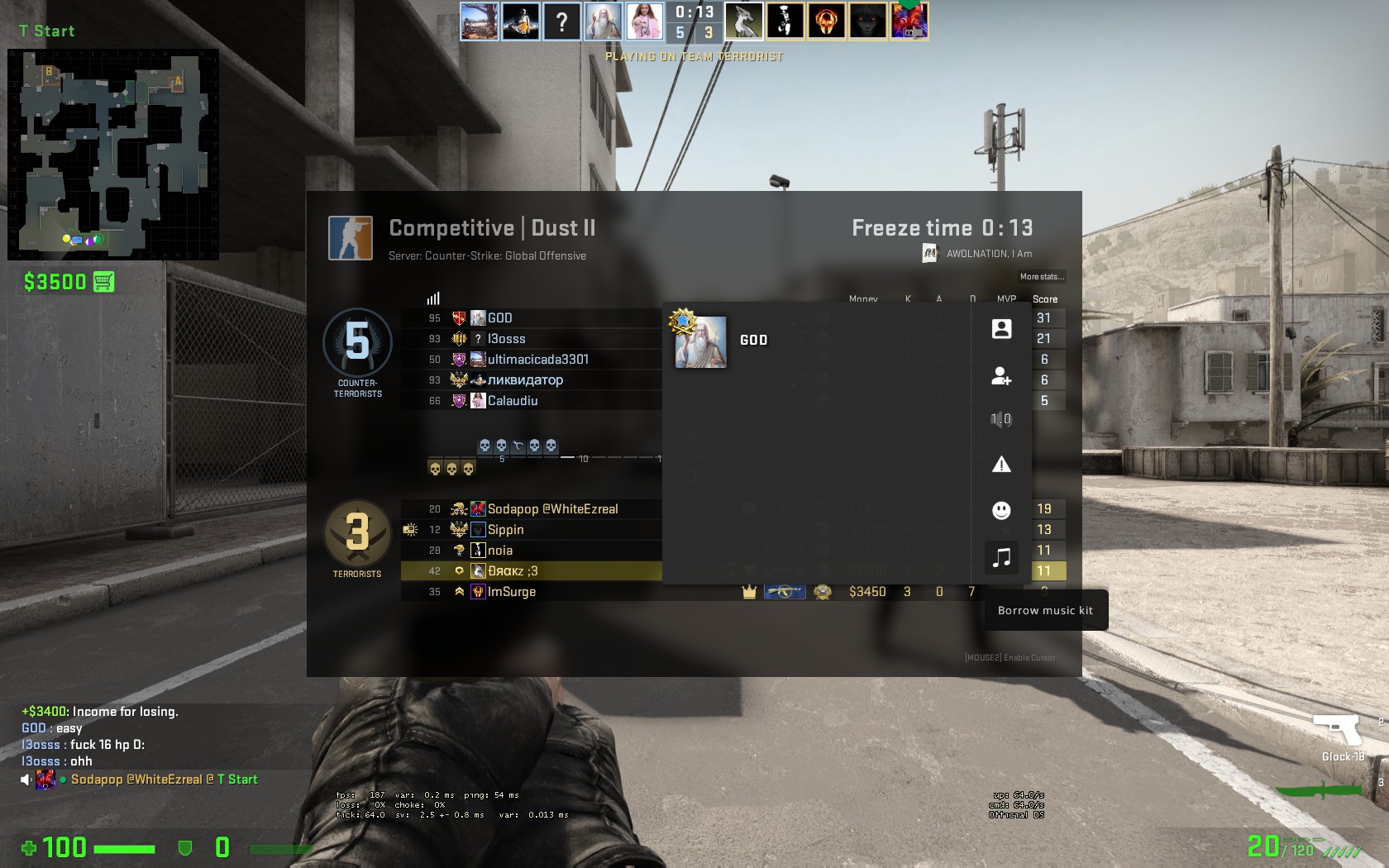Click the MVP crown on ImSurge's row
Screen dimensions: 1389x868
tap(748, 592)
